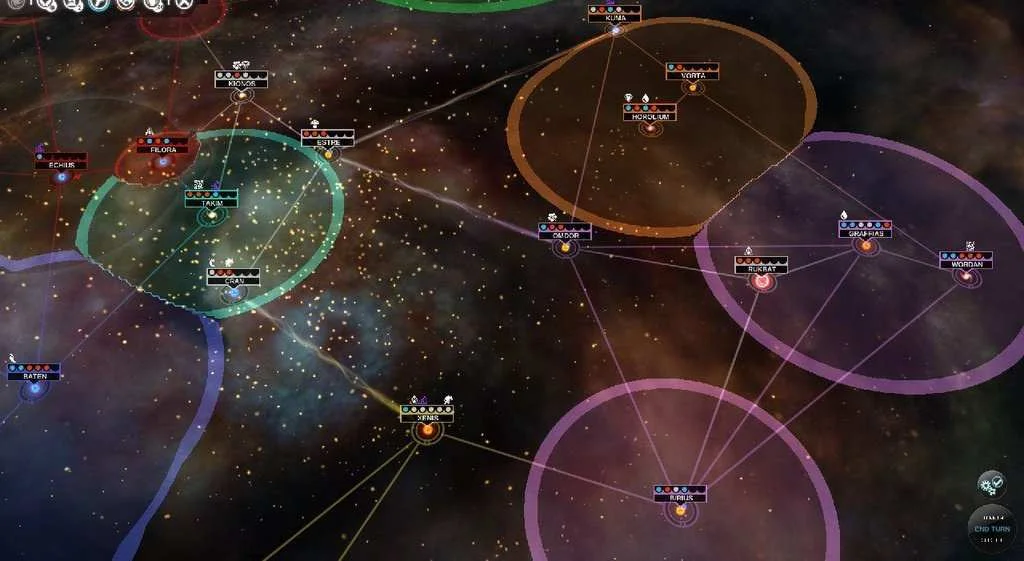Choose the Horolium system label

click(649, 116)
